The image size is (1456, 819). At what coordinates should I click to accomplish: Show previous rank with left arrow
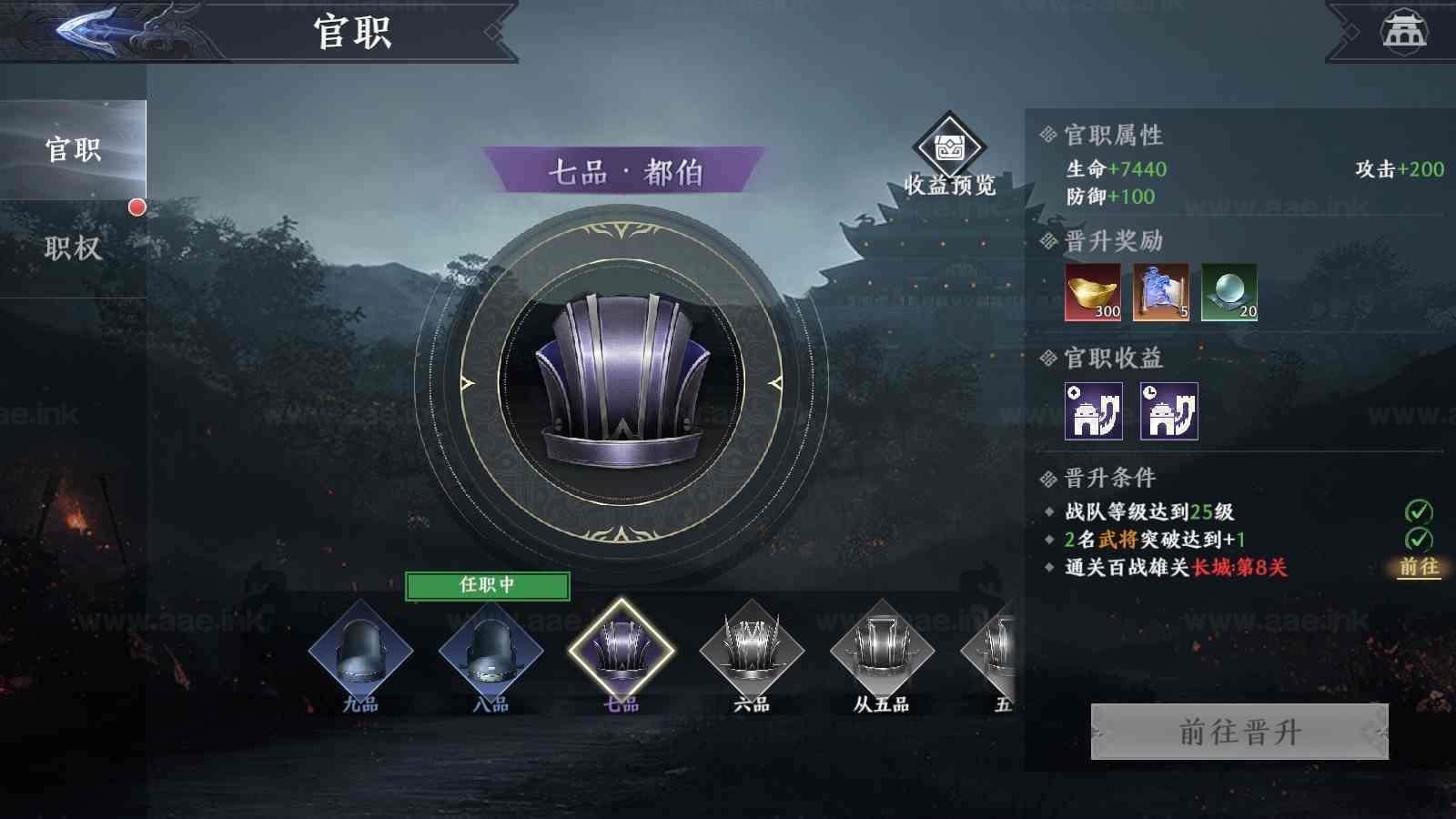tap(468, 383)
